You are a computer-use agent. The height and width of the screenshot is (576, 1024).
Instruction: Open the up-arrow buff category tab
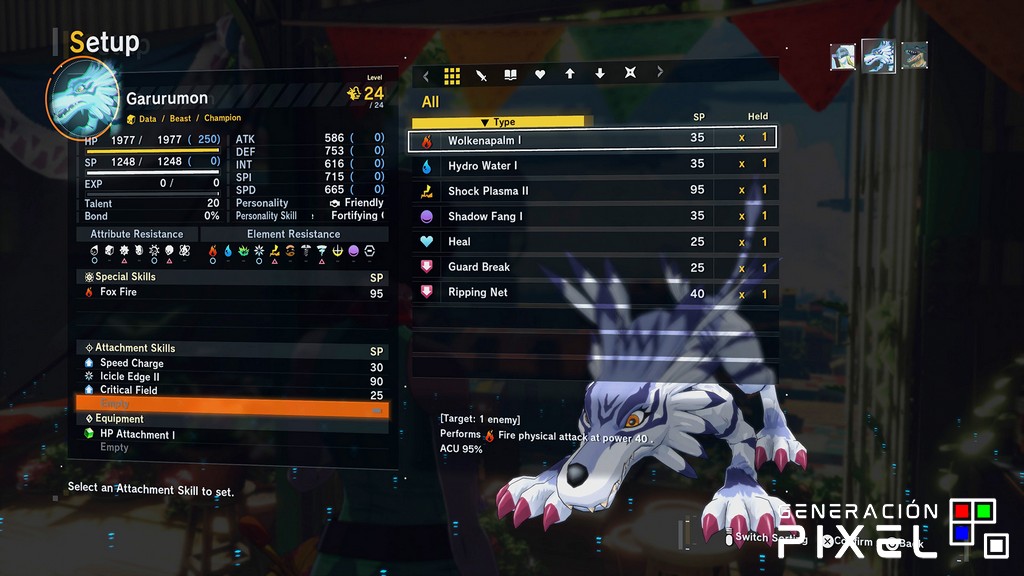click(x=570, y=75)
